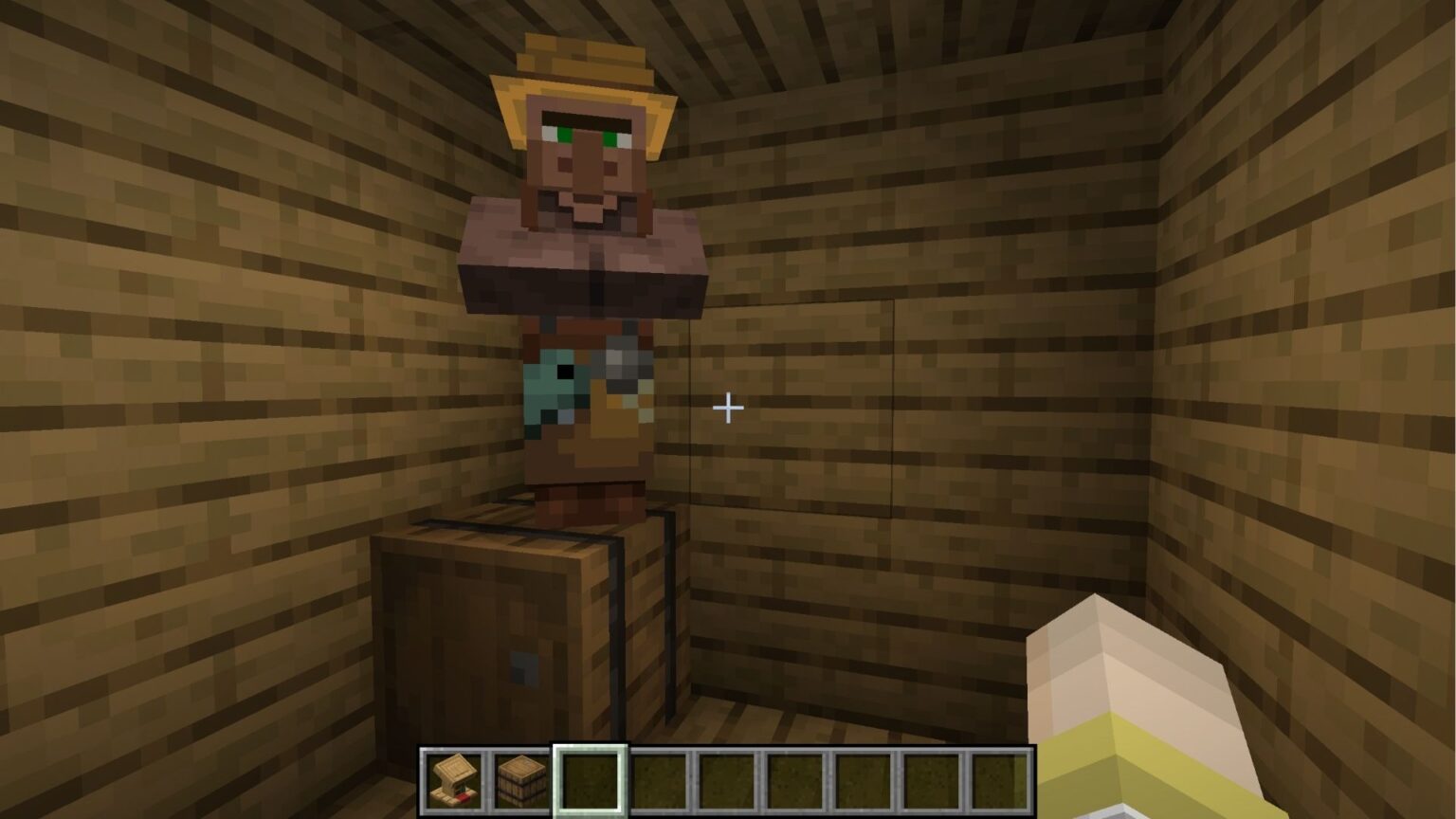Select the barrel item in hotbar slot two

pyautogui.click(x=519, y=777)
